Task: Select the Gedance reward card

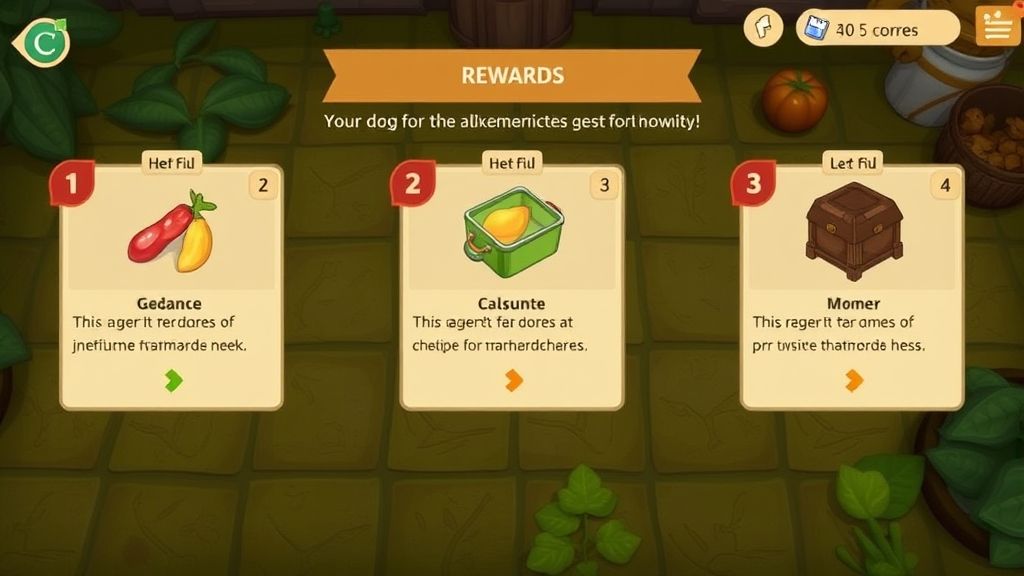Action: click(x=171, y=285)
